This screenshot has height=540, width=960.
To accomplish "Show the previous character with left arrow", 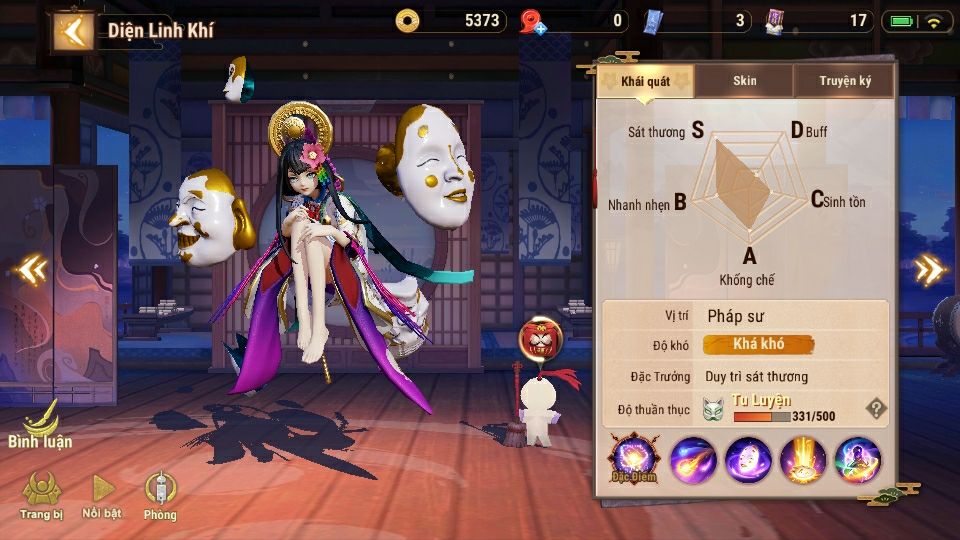I will click(x=32, y=268).
